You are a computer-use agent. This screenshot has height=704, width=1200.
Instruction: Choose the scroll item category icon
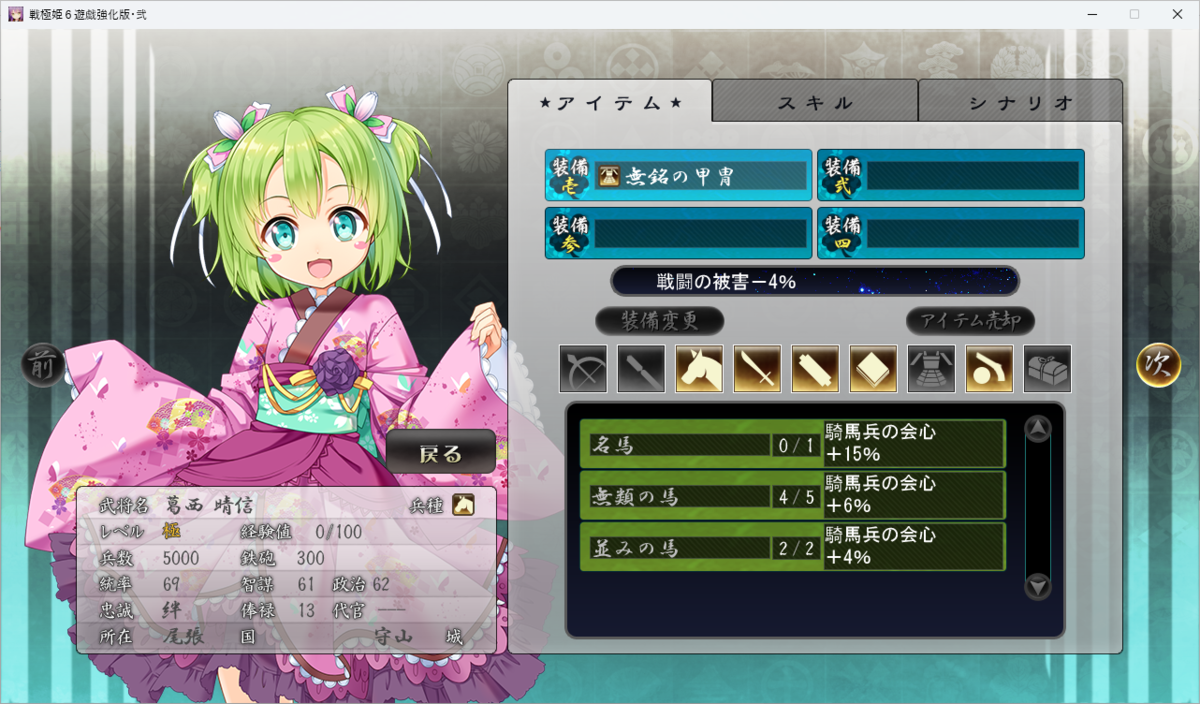[x=816, y=369]
